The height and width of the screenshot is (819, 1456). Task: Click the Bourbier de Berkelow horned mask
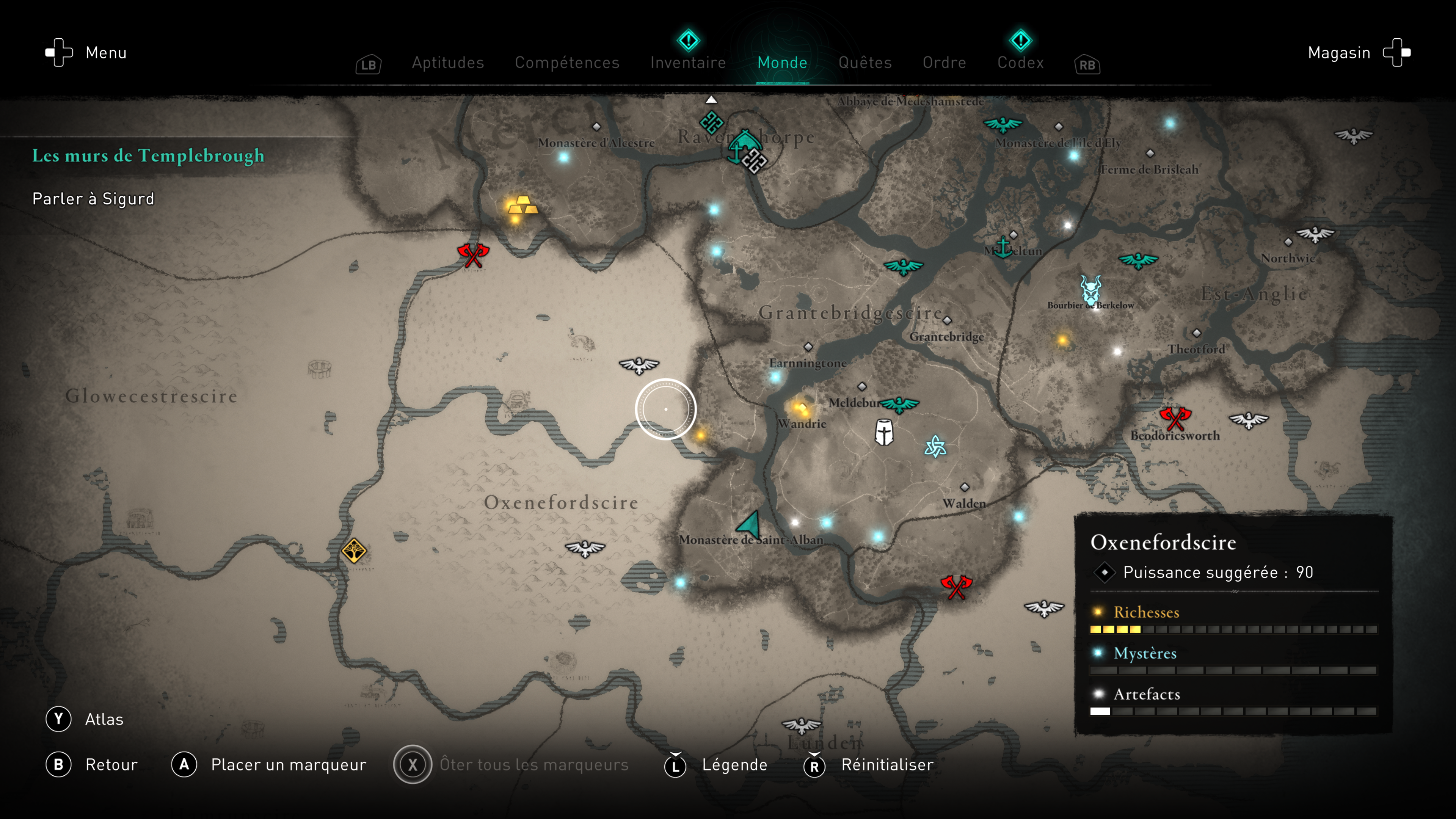[1090, 289]
